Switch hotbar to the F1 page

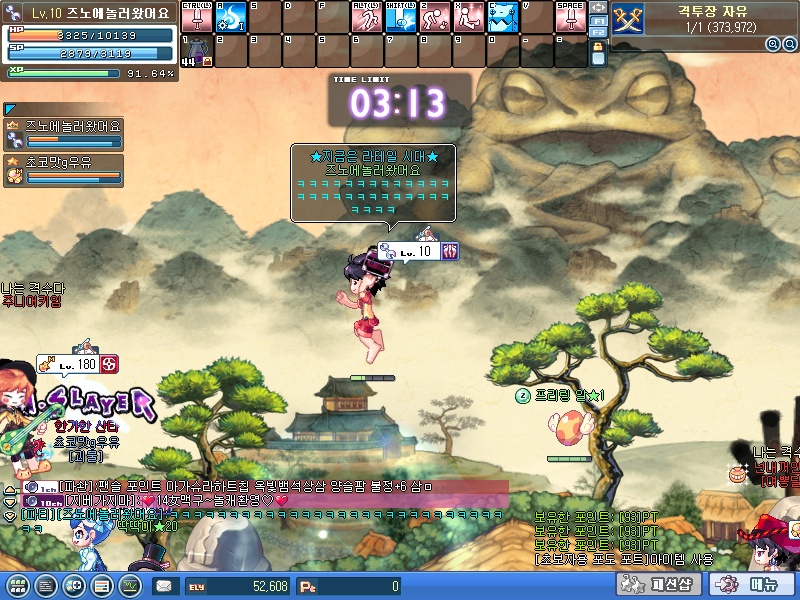click(x=598, y=20)
